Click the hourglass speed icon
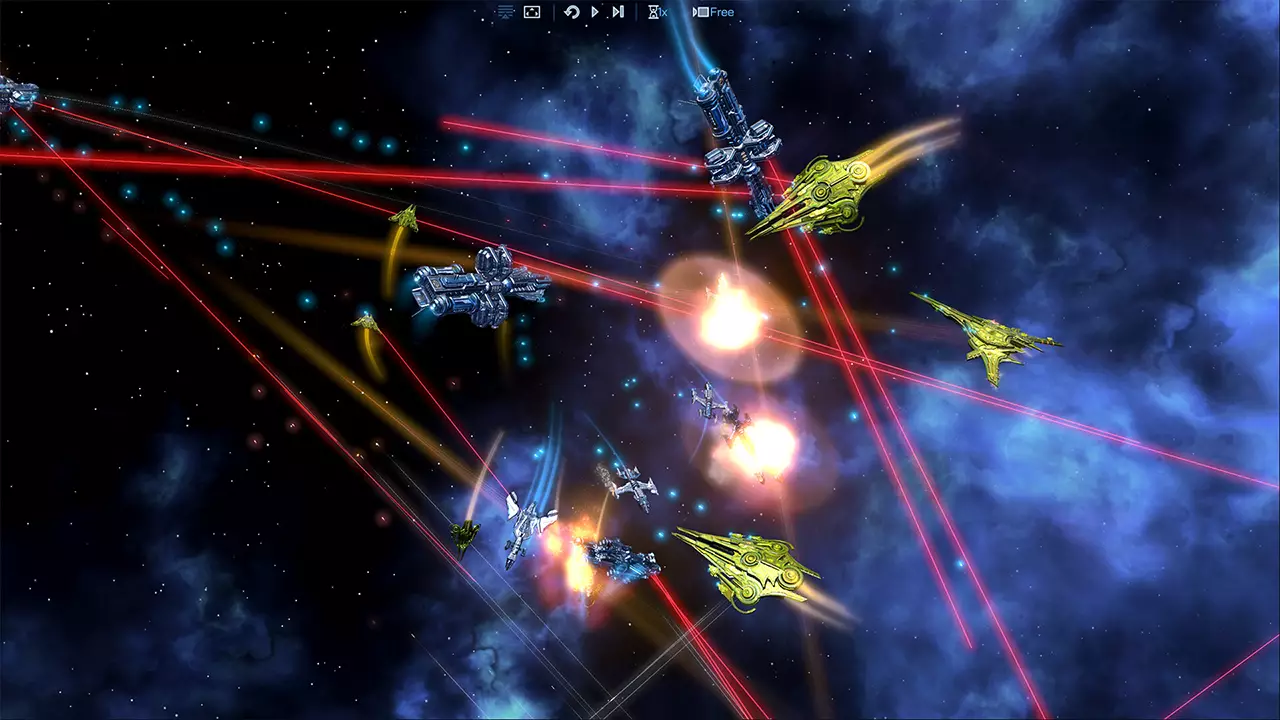 pos(653,11)
